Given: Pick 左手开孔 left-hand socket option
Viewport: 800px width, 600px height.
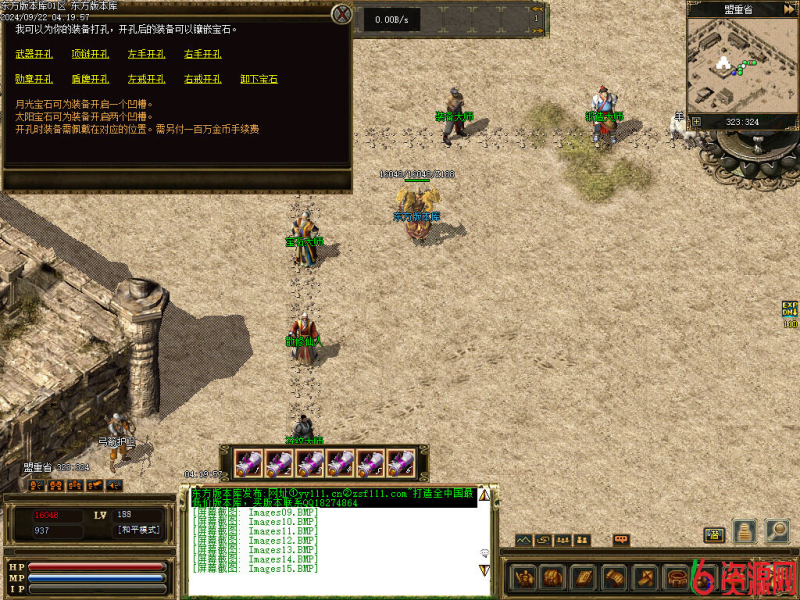Looking at the screenshot, I should (146, 54).
